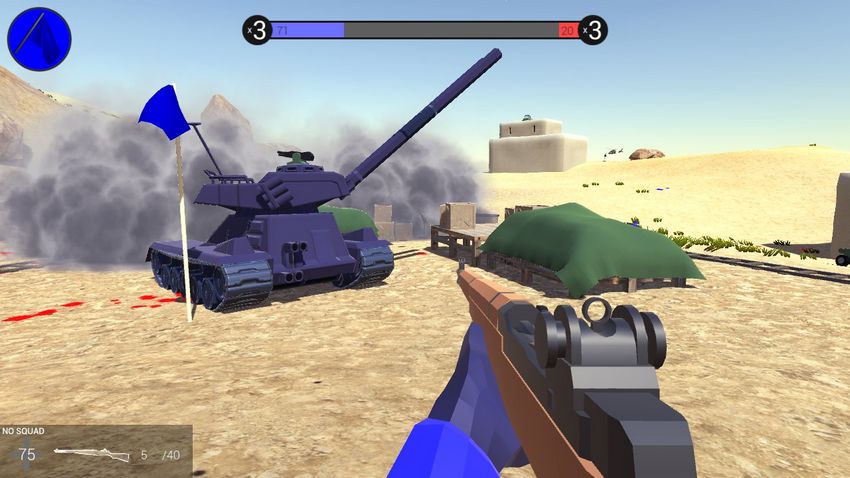Click the blue circular minimap
The height and width of the screenshot is (478, 850).
coord(39,39)
